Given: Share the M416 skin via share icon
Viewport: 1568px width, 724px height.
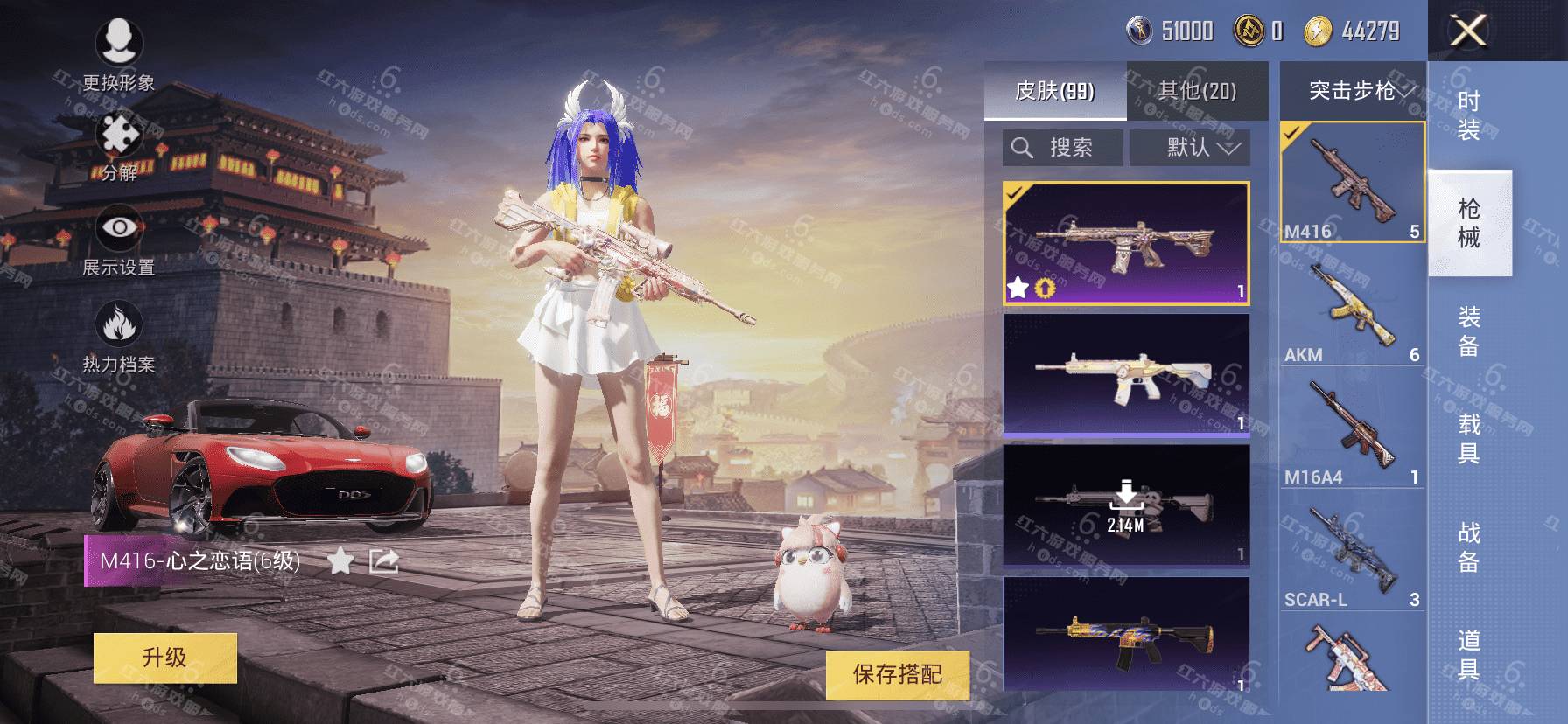Looking at the screenshot, I should [x=383, y=560].
